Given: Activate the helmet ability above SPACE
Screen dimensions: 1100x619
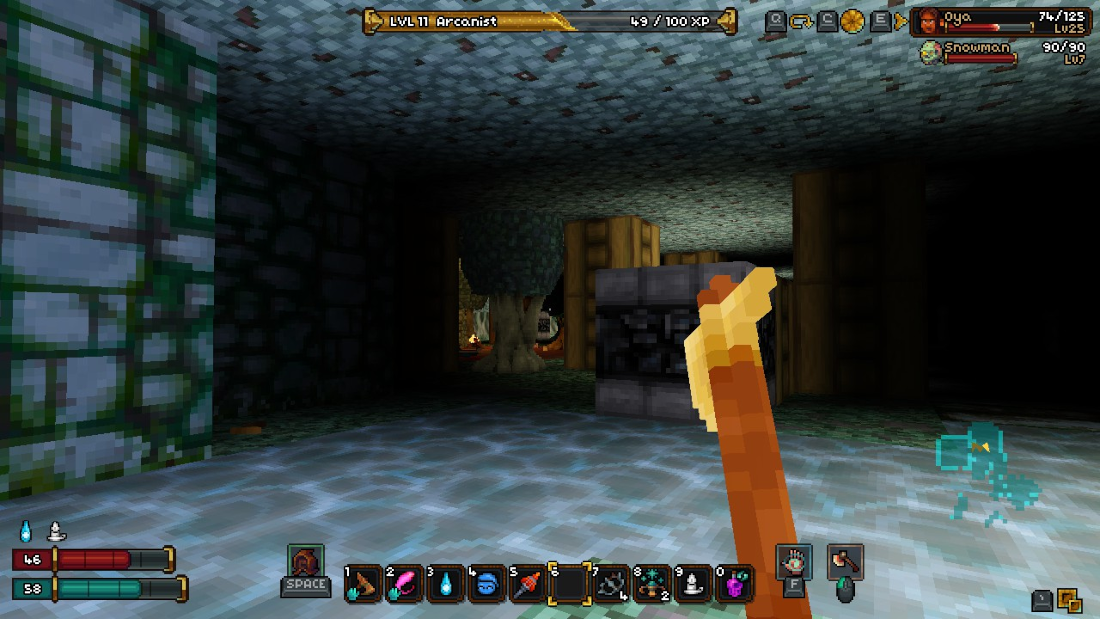Looking at the screenshot, I should click(x=305, y=560).
